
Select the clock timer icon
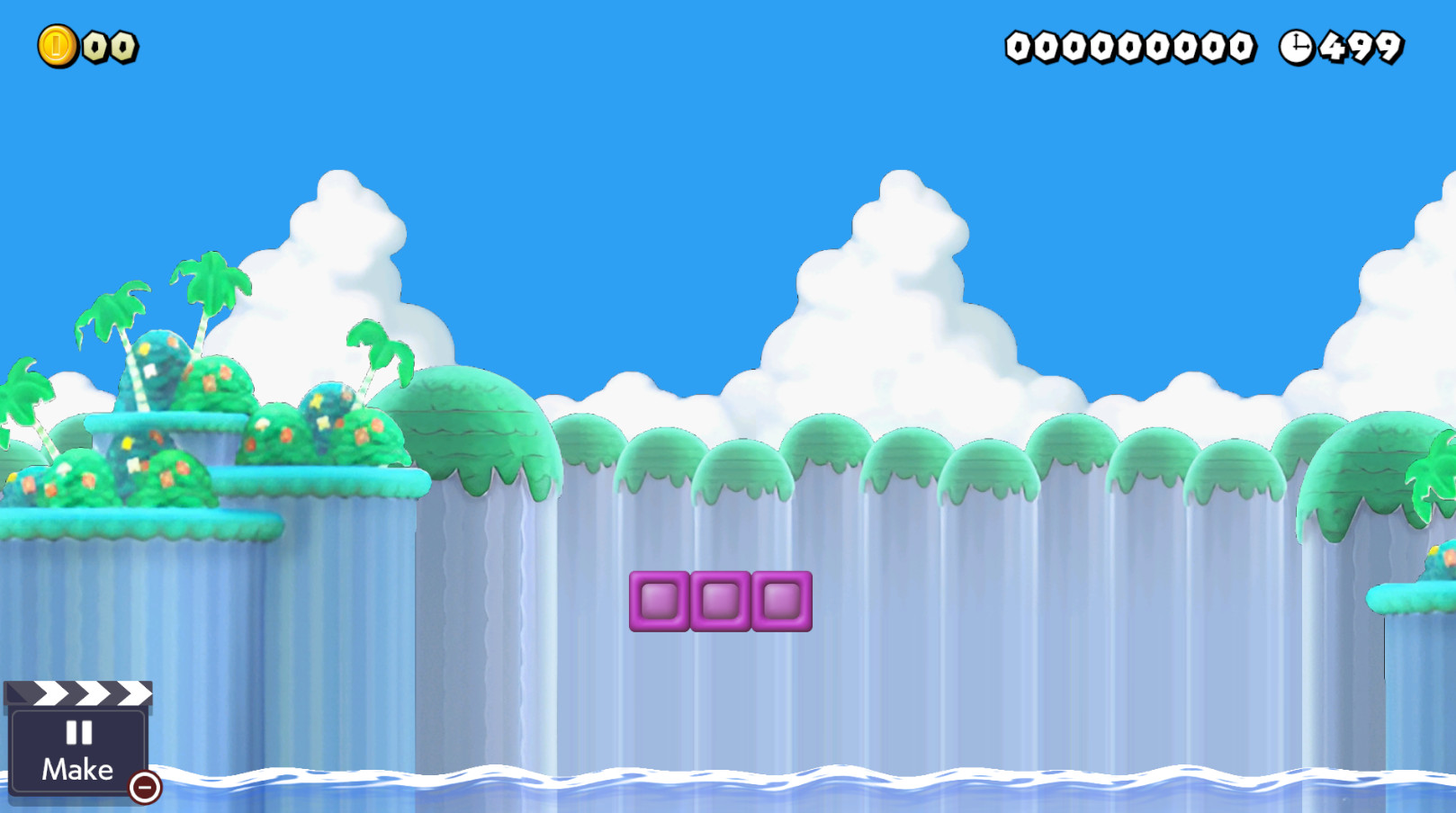tap(1296, 47)
